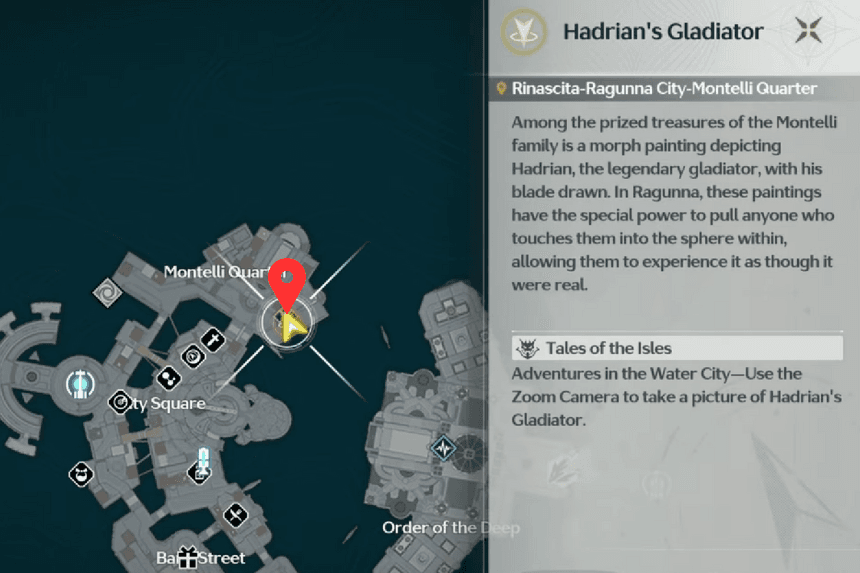Select the spiral marker at the map's northwest
Screen dimensions: 860x573
click(x=106, y=293)
